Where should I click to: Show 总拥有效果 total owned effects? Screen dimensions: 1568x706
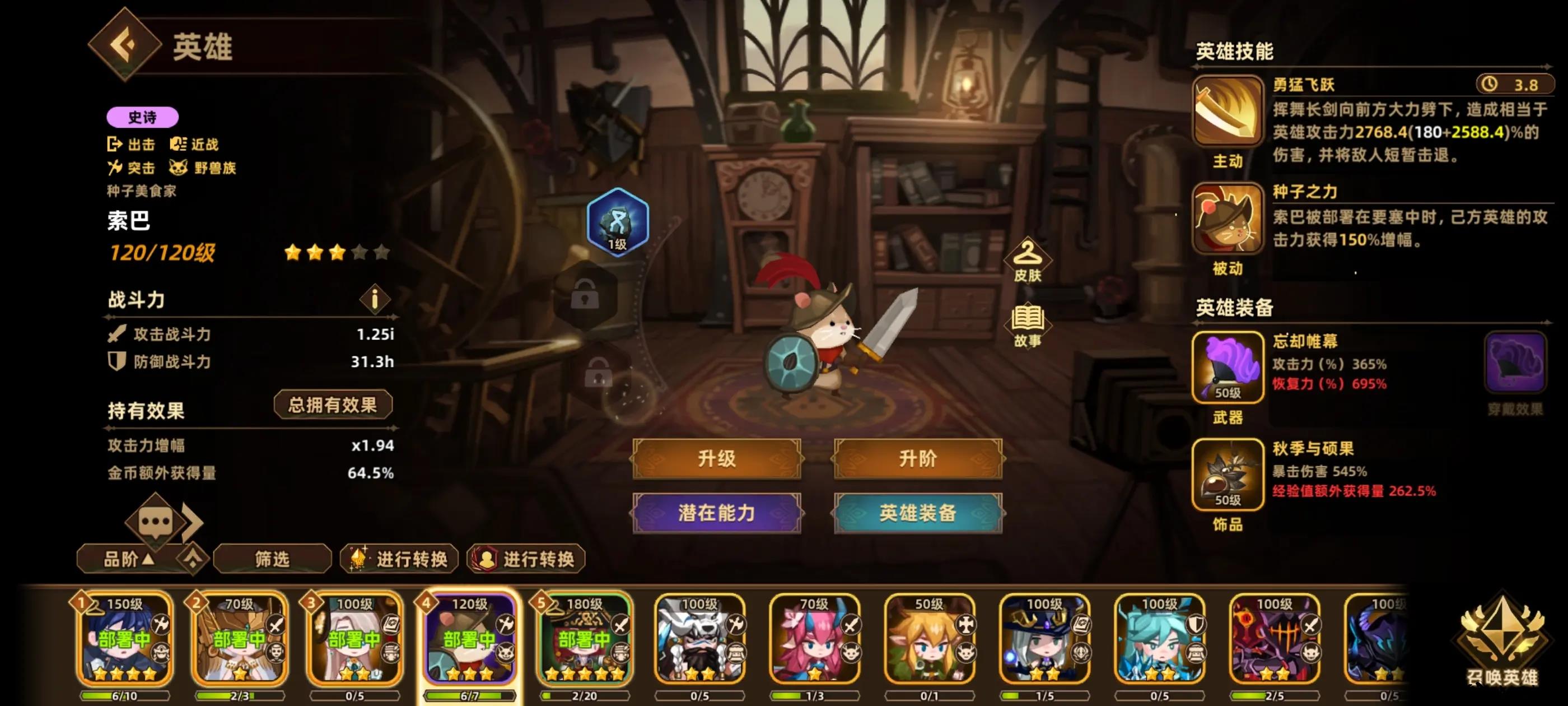click(332, 405)
